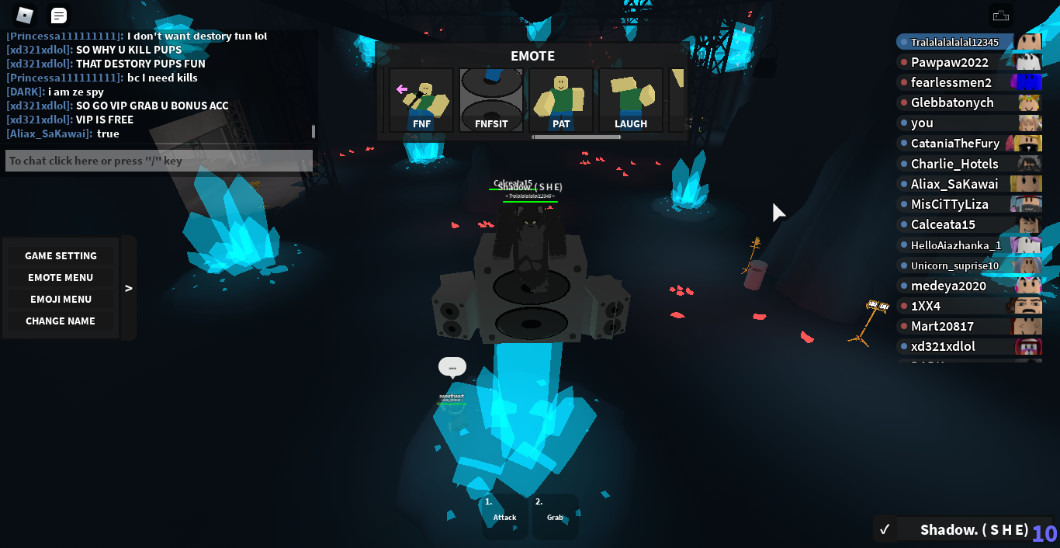Click CataniaTheFury in the player list
The image size is (1060, 548).
(955, 144)
